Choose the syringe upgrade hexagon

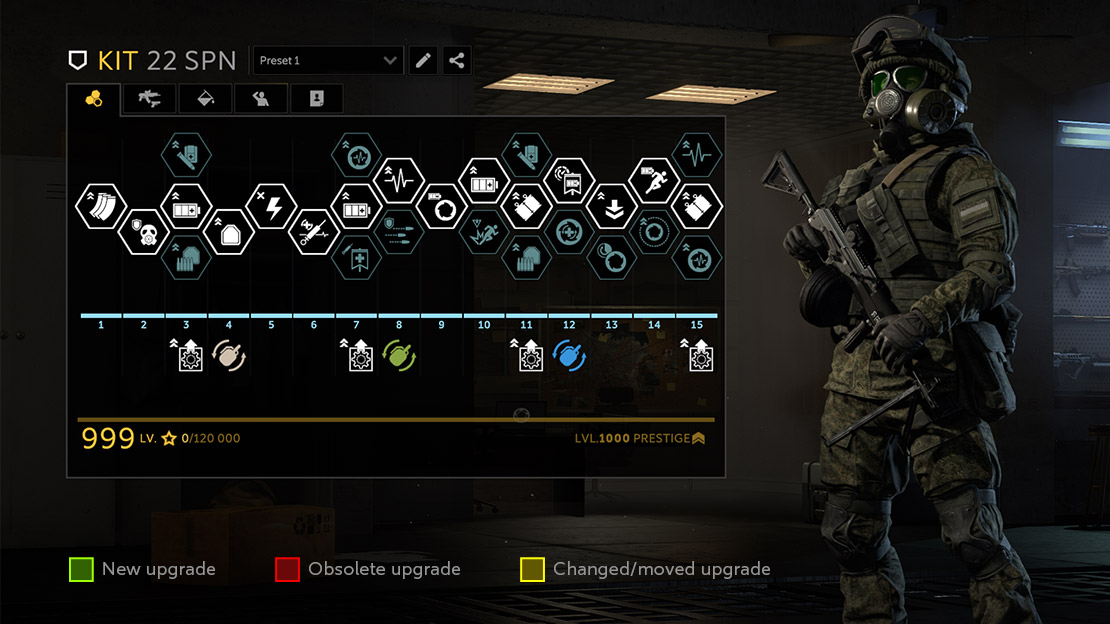click(x=314, y=233)
